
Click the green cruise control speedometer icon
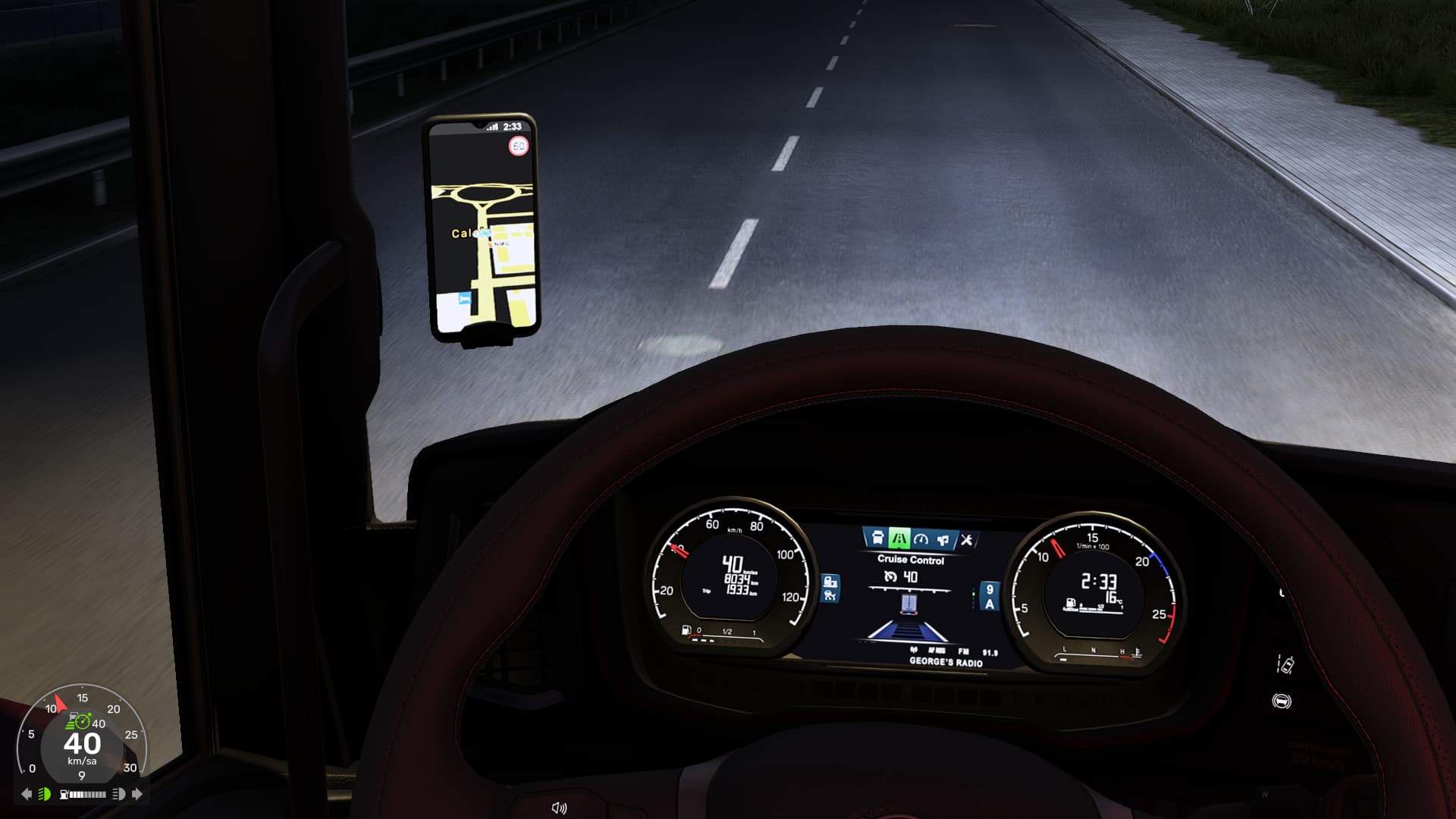click(x=83, y=721)
